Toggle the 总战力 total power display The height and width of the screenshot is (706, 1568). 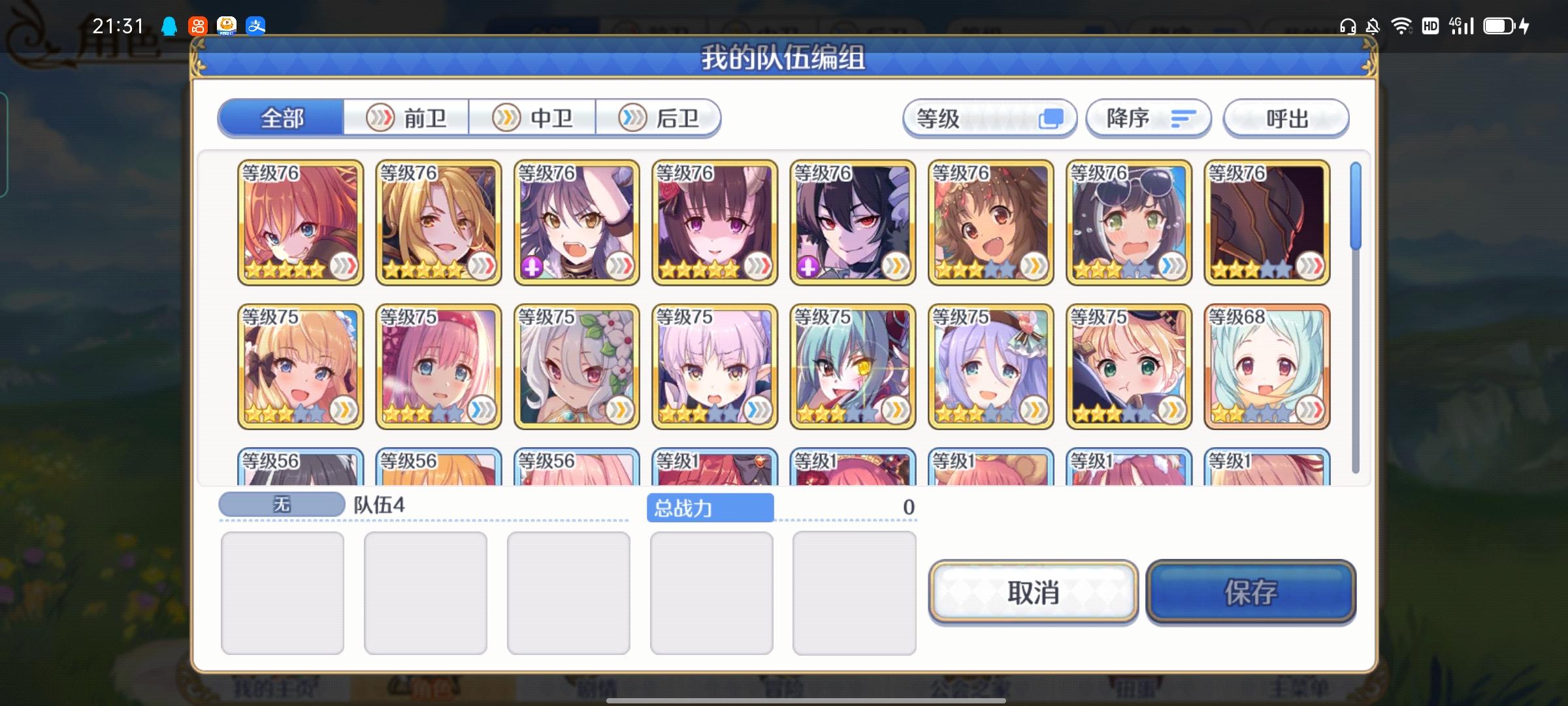click(x=711, y=508)
